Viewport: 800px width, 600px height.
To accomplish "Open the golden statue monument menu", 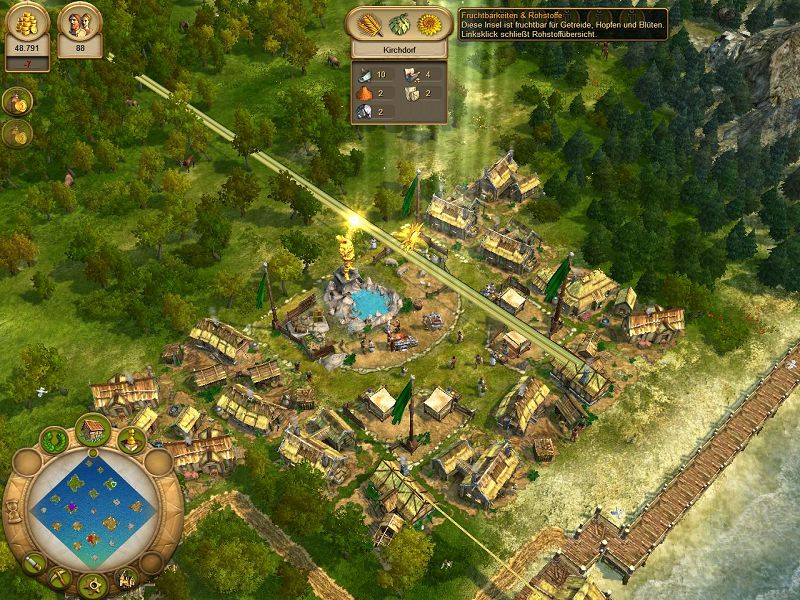I will (131, 439).
